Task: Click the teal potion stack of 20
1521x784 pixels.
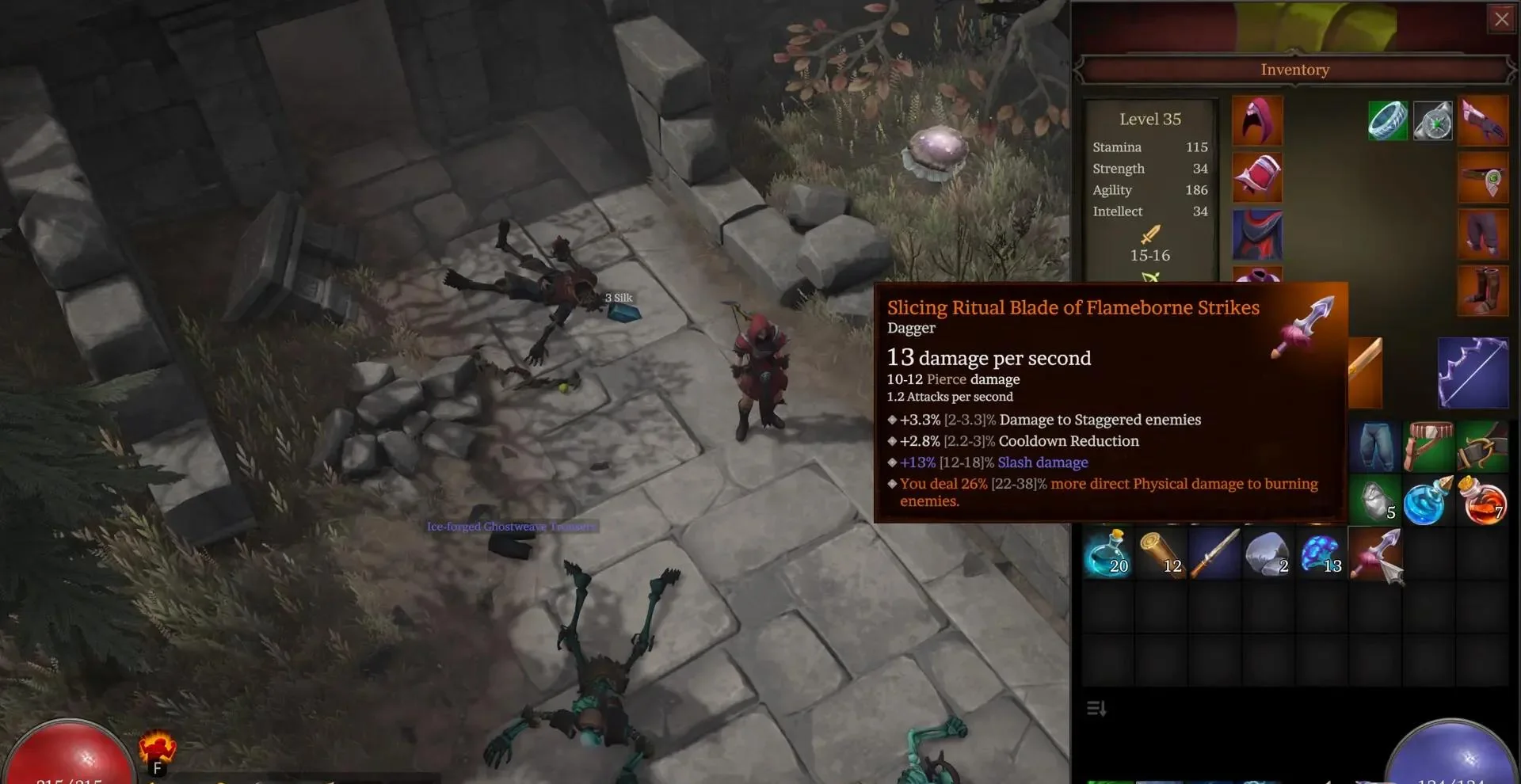Action: tap(1108, 553)
